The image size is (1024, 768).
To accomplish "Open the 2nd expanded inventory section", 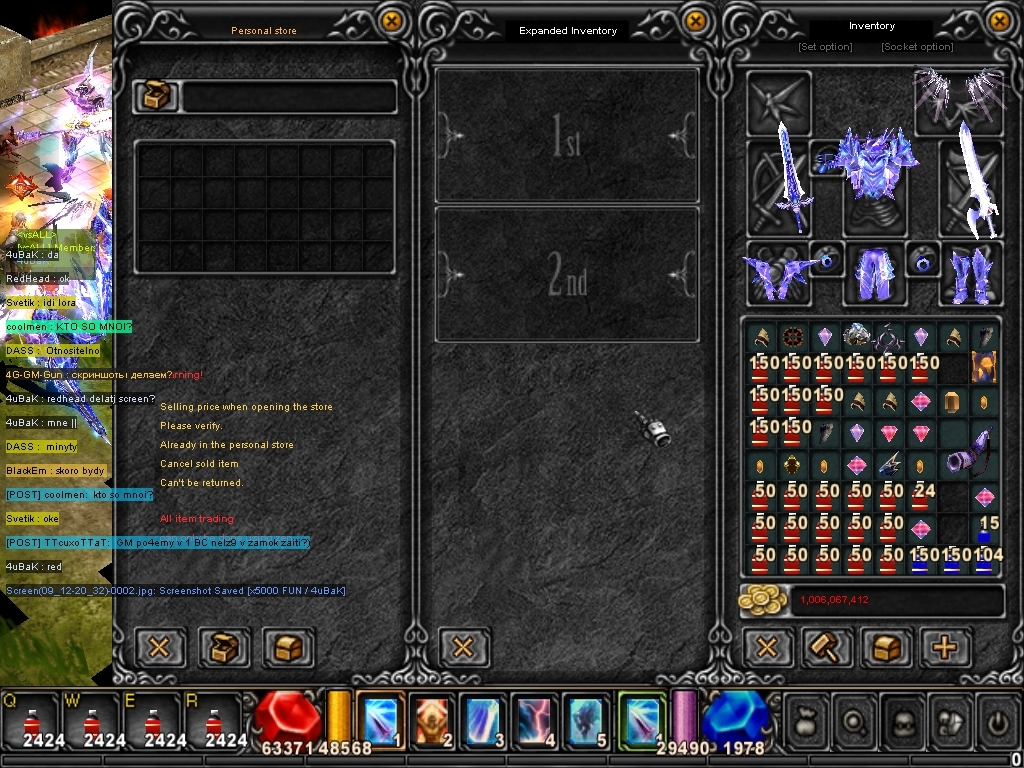I will click(x=567, y=274).
